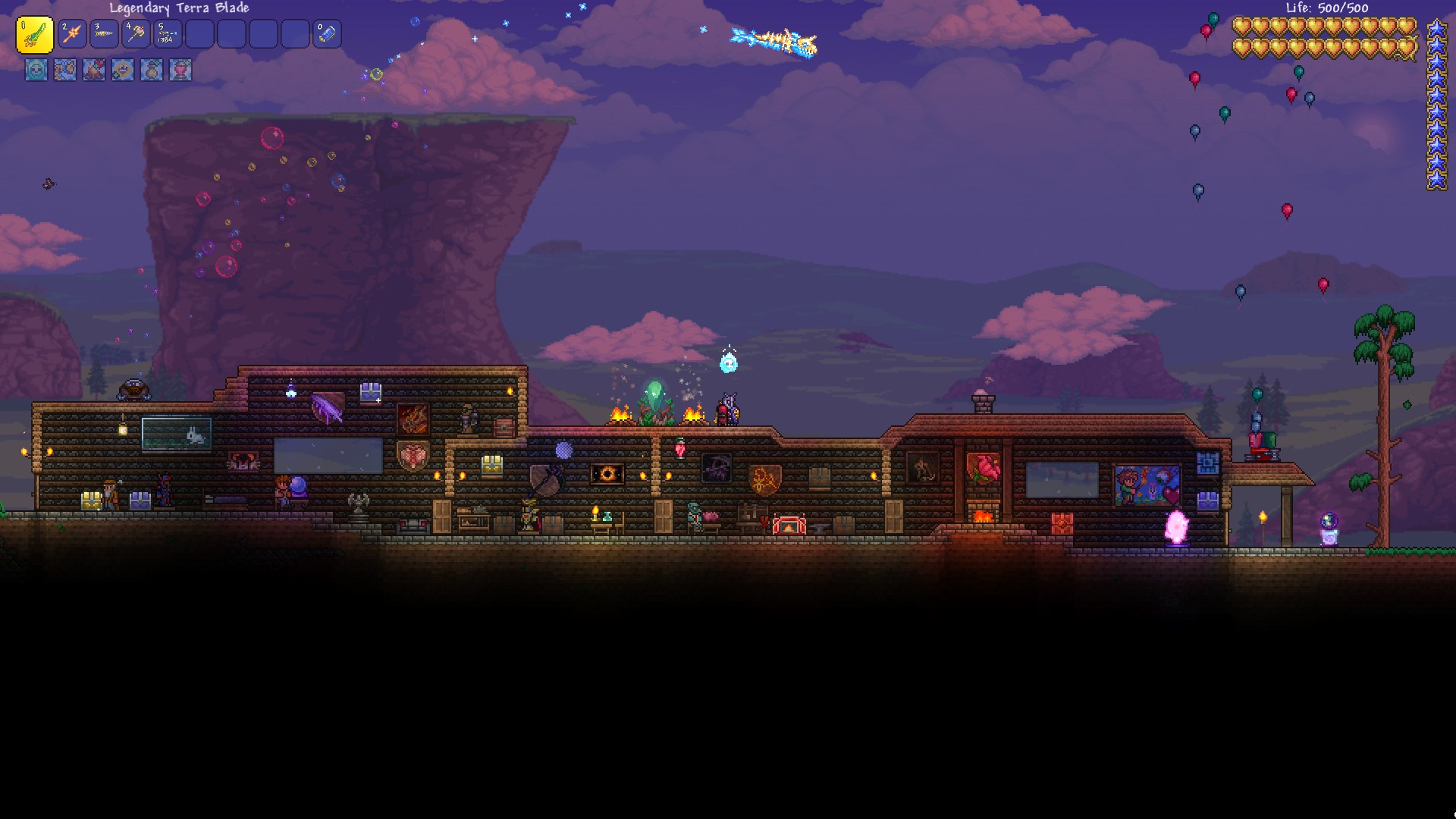Select the Legendary Terra Blade in hotbar slot 1
The width and height of the screenshot is (1456, 819).
(36, 35)
